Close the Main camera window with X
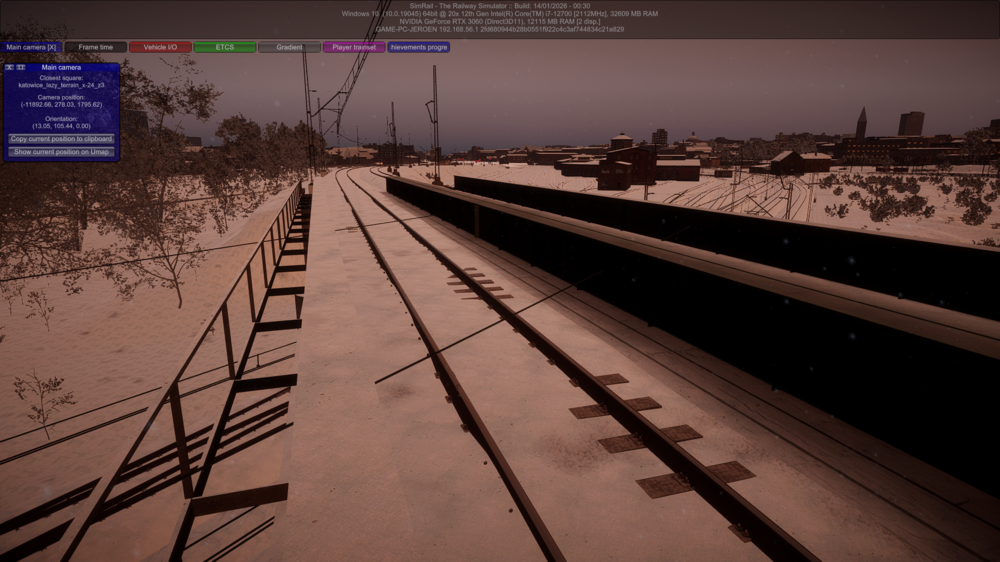 (10, 68)
